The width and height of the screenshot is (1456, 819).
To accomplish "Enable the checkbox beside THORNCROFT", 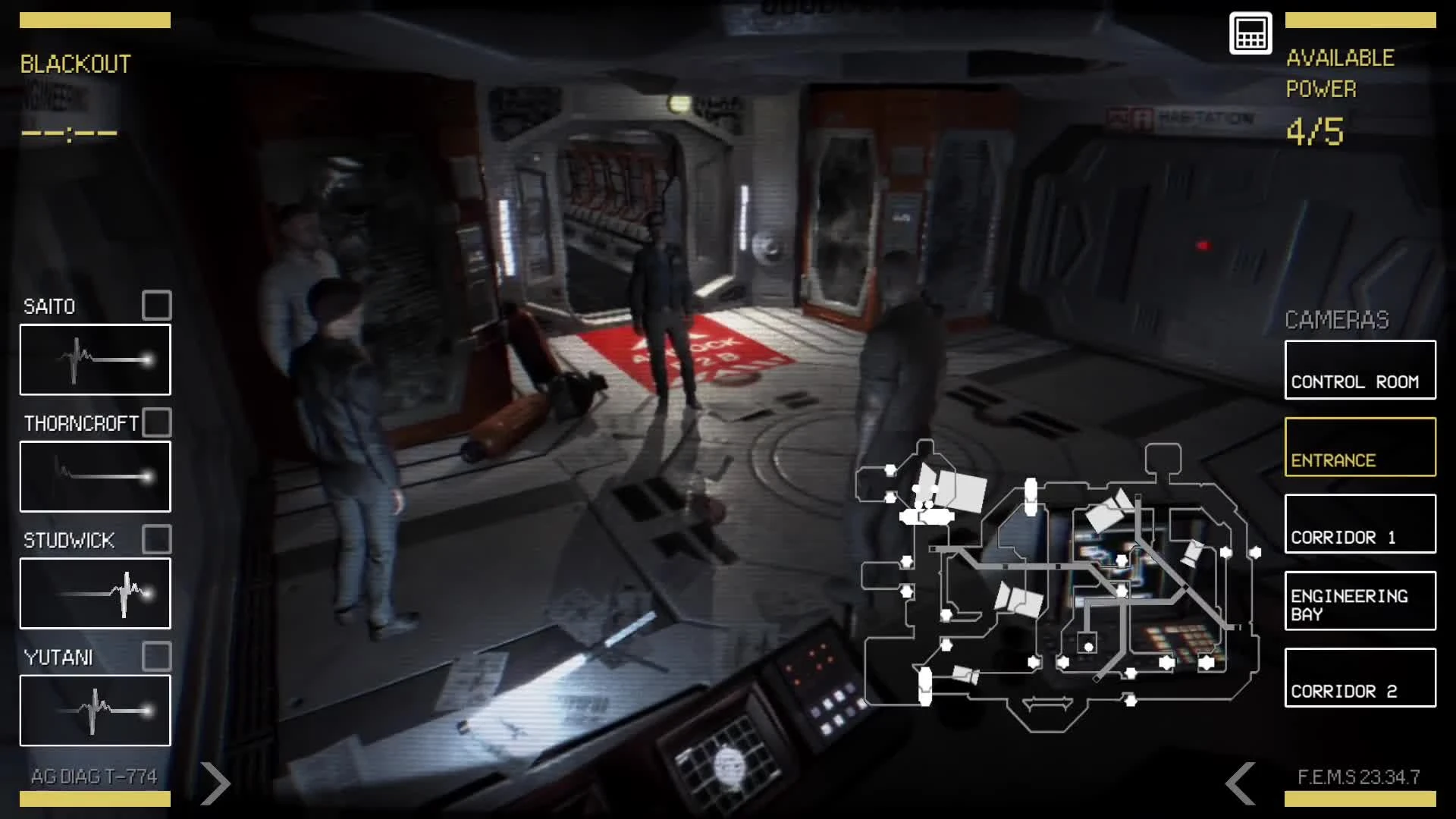I will coord(157,422).
